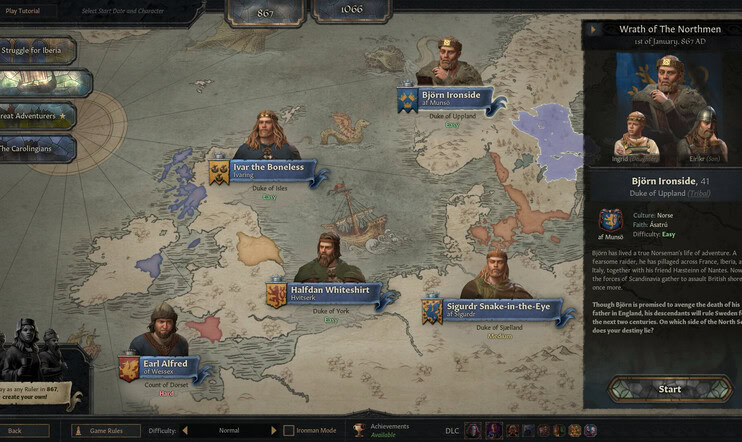Open the Game Rules window
Viewport: 742px width, 442px height.
pyautogui.click(x=109, y=430)
